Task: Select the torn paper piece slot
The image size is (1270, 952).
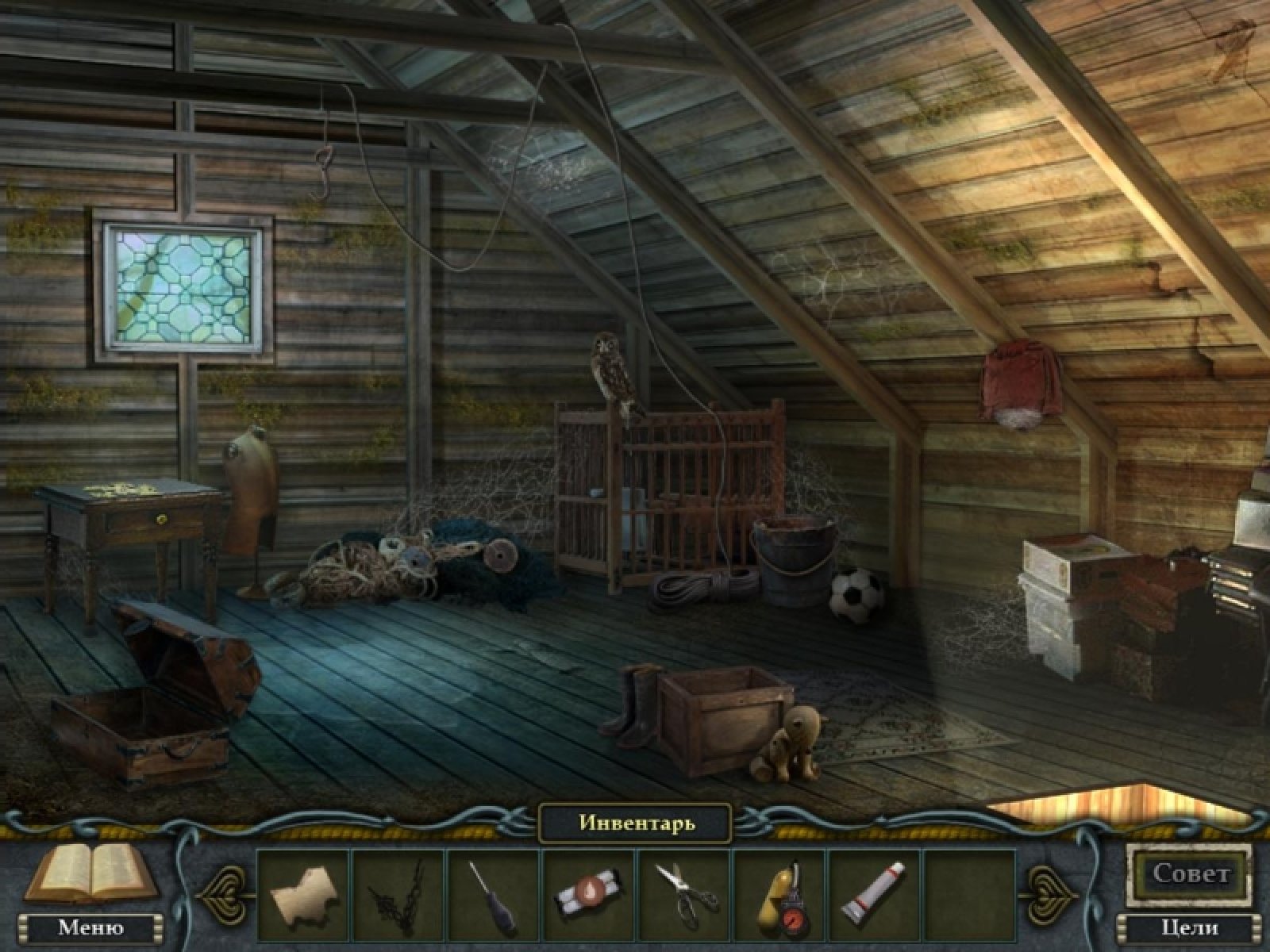Action: tap(303, 894)
